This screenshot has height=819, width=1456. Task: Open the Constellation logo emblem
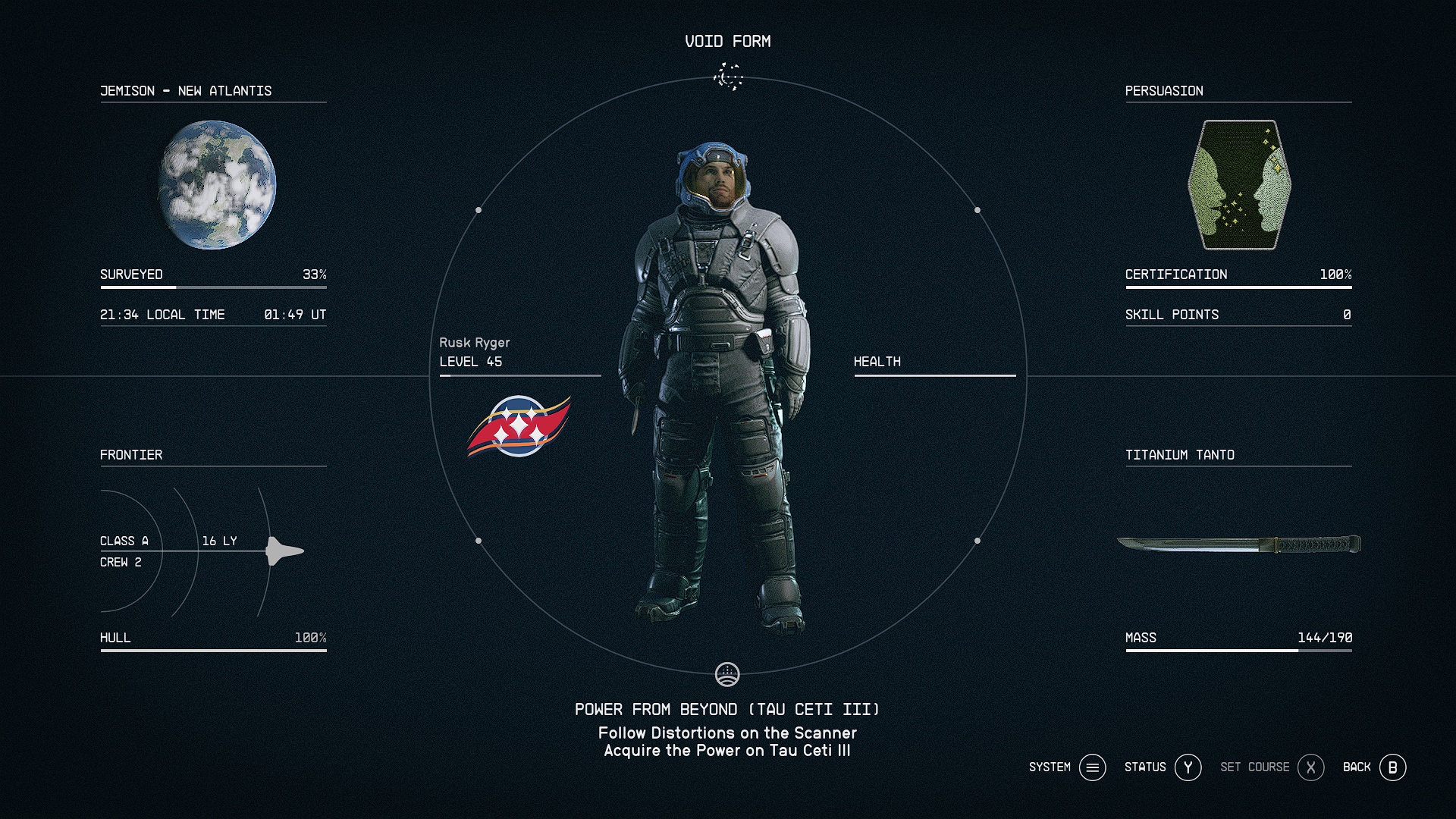pyautogui.click(x=519, y=427)
